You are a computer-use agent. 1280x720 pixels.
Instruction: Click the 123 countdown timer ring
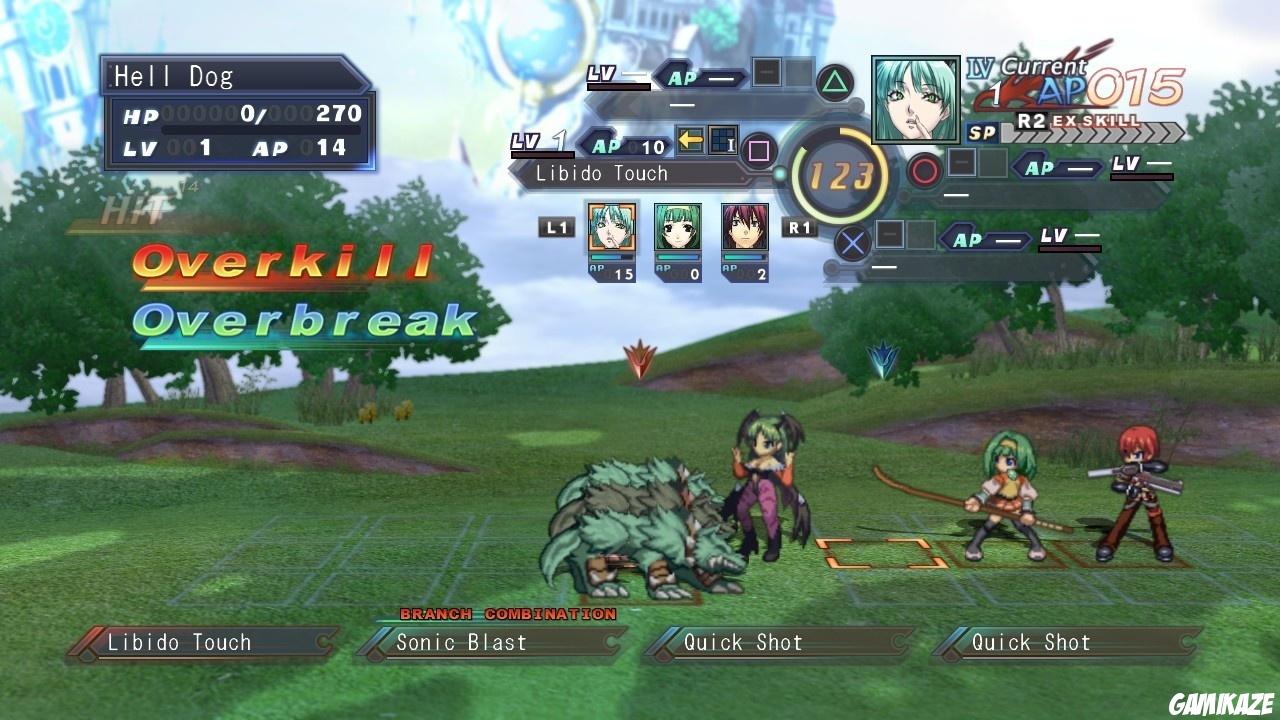coord(843,172)
